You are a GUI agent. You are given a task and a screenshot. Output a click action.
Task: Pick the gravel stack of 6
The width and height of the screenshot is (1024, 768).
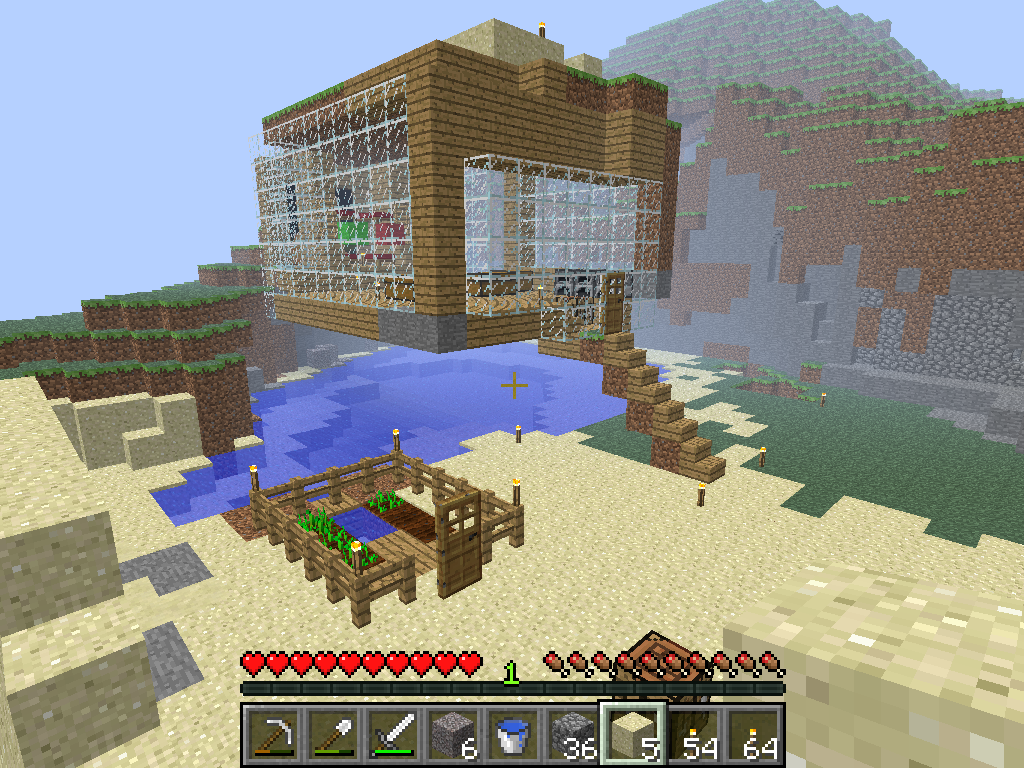click(453, 734)
